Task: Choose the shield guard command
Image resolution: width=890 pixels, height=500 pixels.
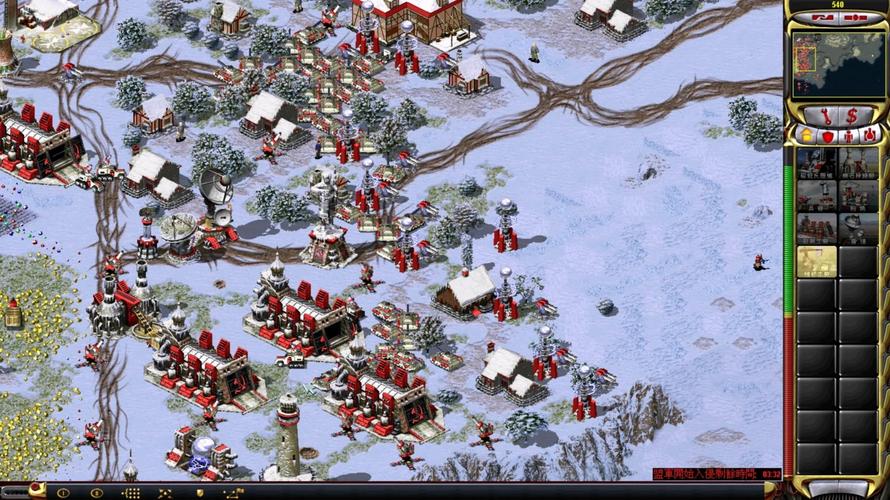Action: pos(199,493)
